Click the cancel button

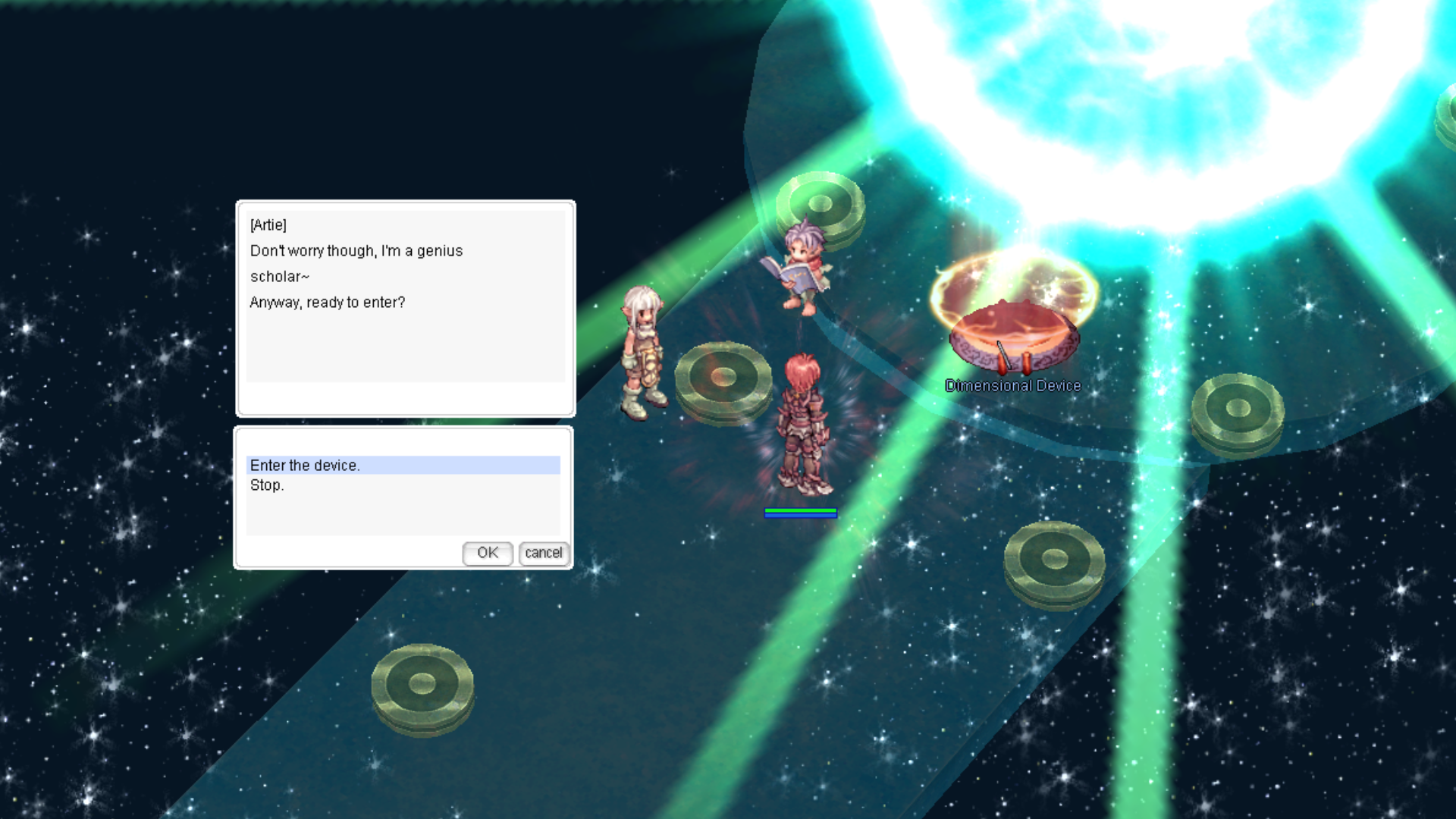pos(544,553)
